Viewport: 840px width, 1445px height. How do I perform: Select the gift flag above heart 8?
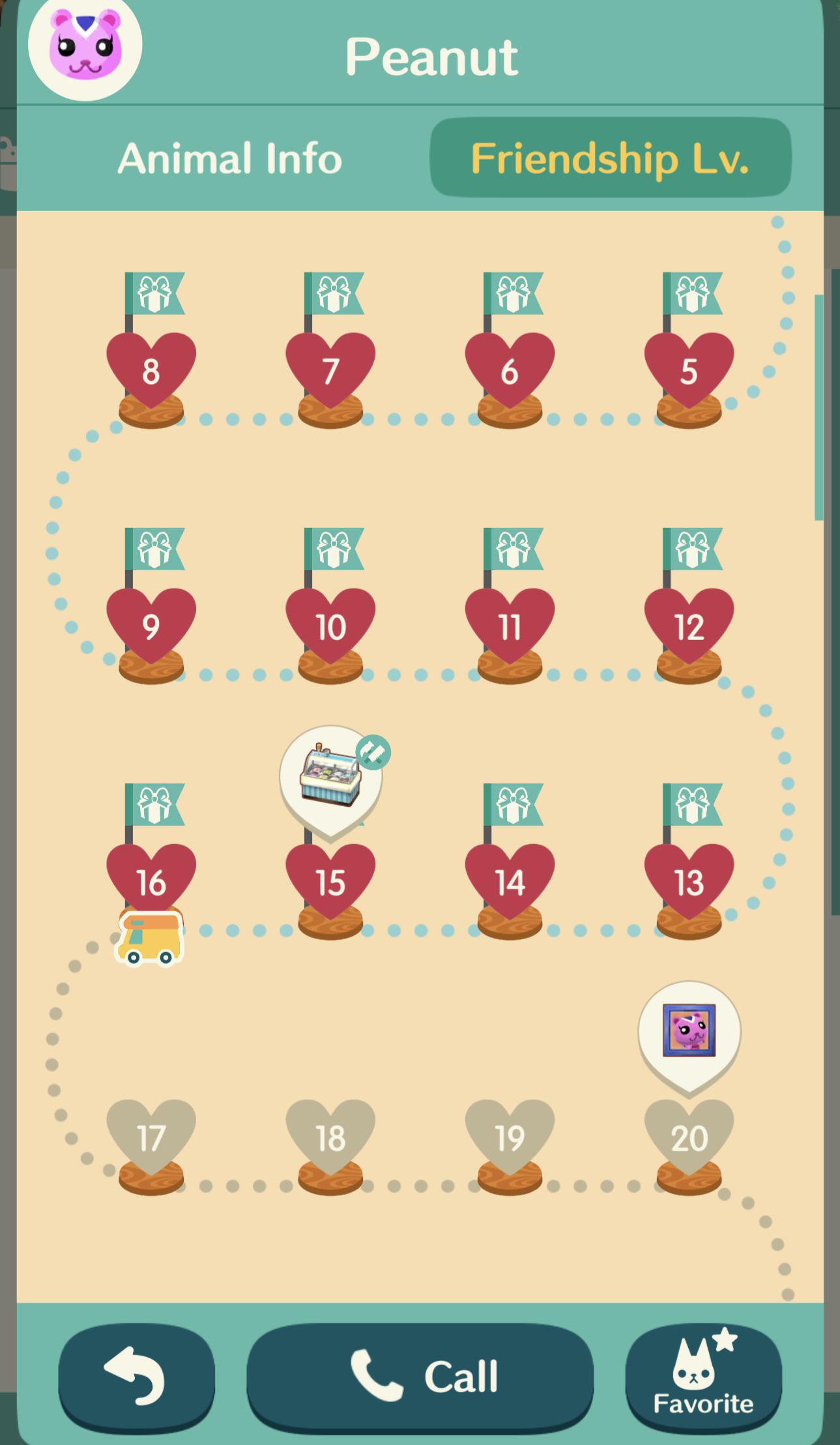tap(154, 293)
